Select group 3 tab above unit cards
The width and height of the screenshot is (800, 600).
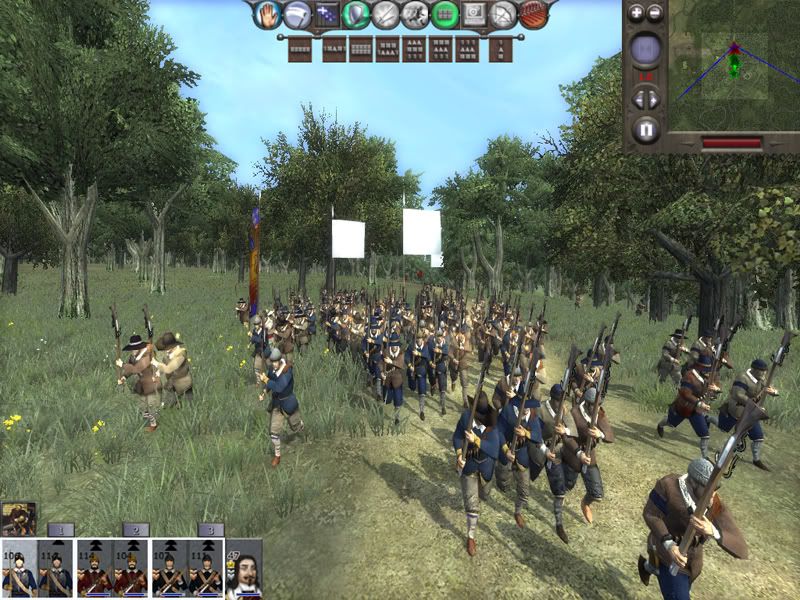tap(208, 529)
